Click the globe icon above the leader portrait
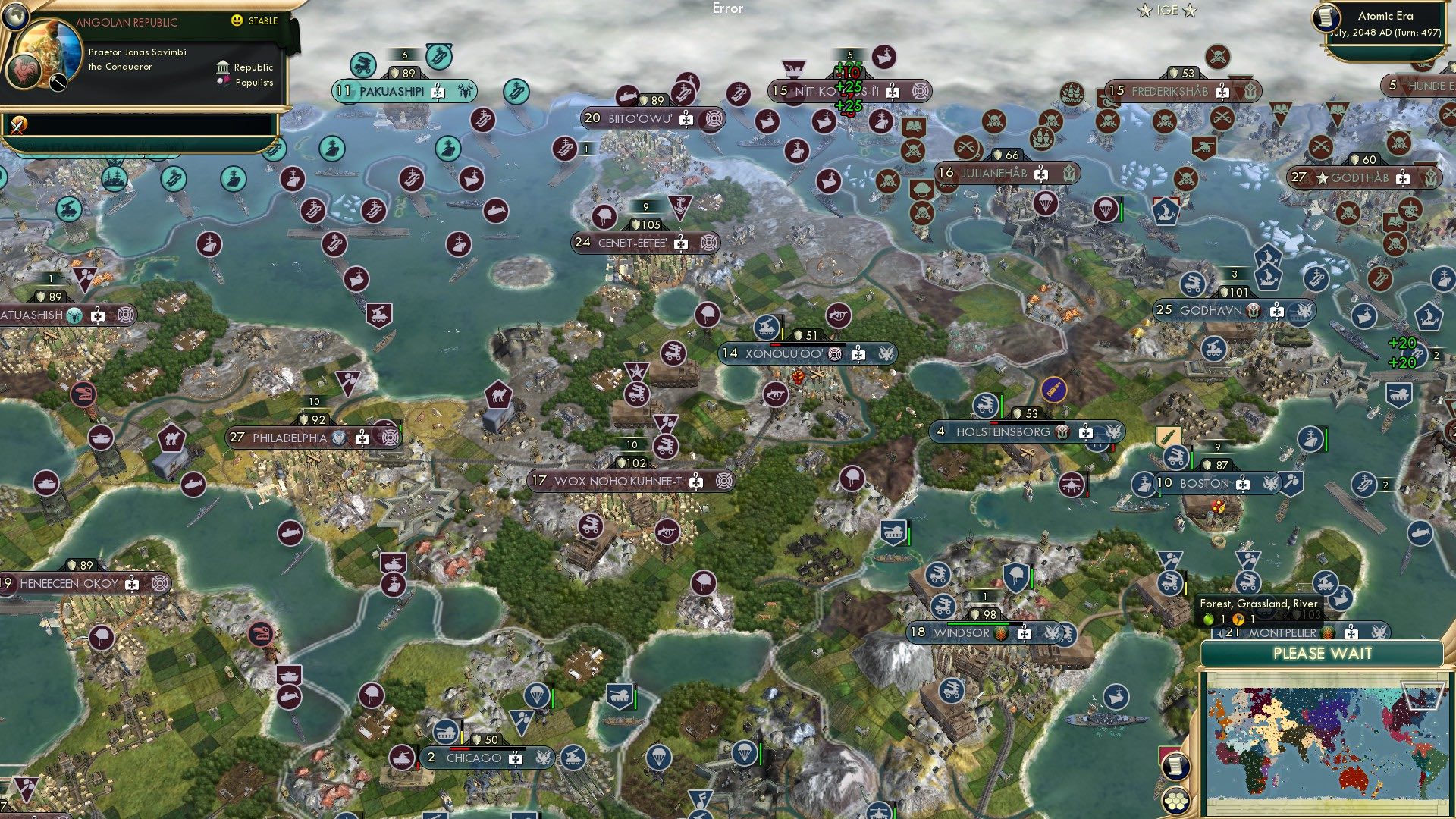 pyautogui.click(x=17, y=15)
